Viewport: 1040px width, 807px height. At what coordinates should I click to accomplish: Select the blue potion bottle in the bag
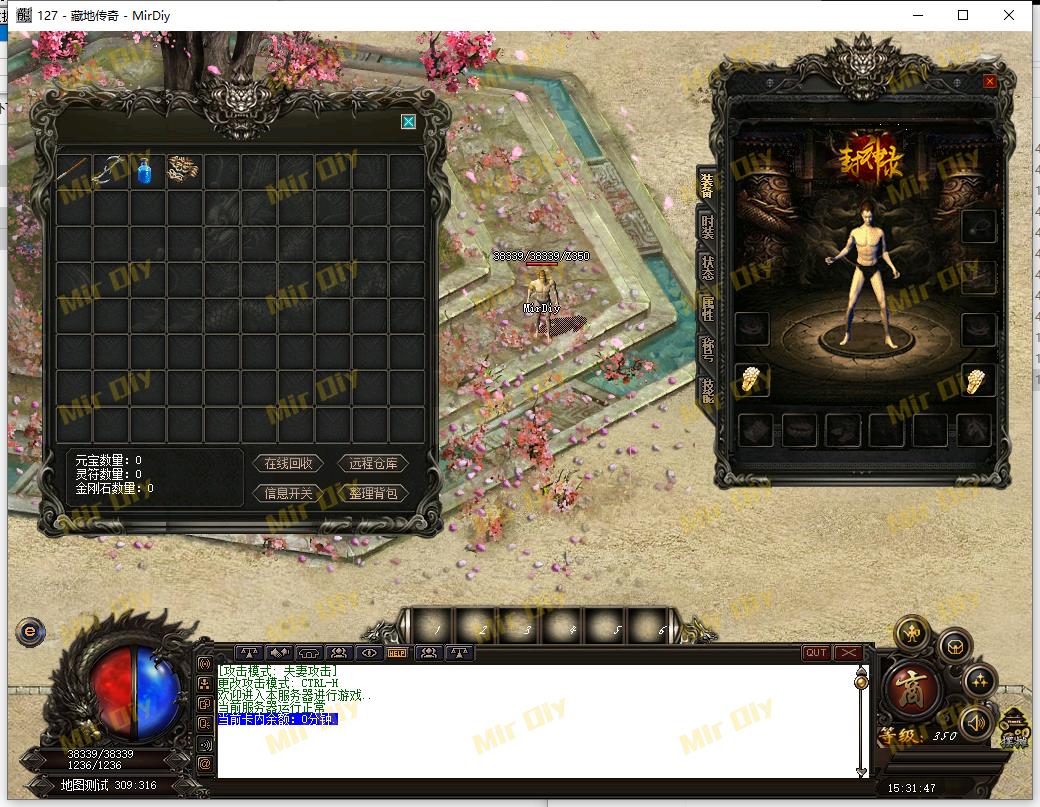click(x=145, y=171)
